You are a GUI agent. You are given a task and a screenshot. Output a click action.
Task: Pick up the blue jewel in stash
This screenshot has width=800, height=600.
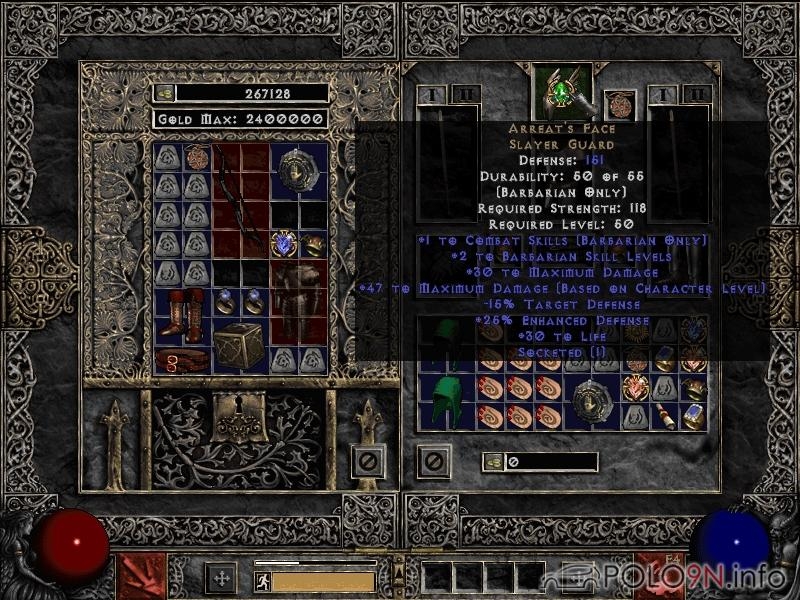pos(283,243)
